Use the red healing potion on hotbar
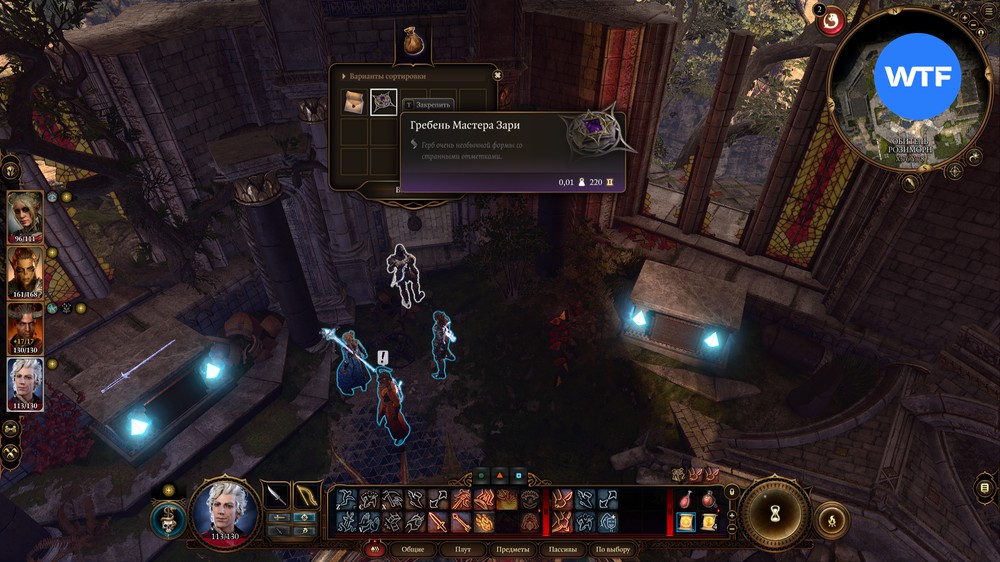Image resolution: width=1000 pixels, height=562 pixels. click(x=685, y=499)
